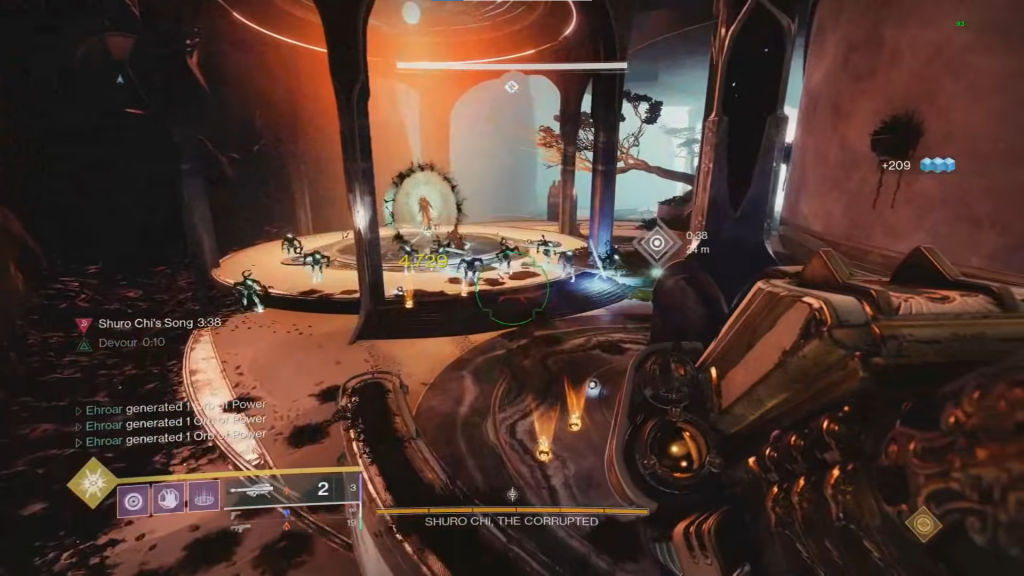Screen dimensions: 1024x576
Task: Select the objective waypoint diamond marker
Action: pyautogui.click(x=657, y=243)
